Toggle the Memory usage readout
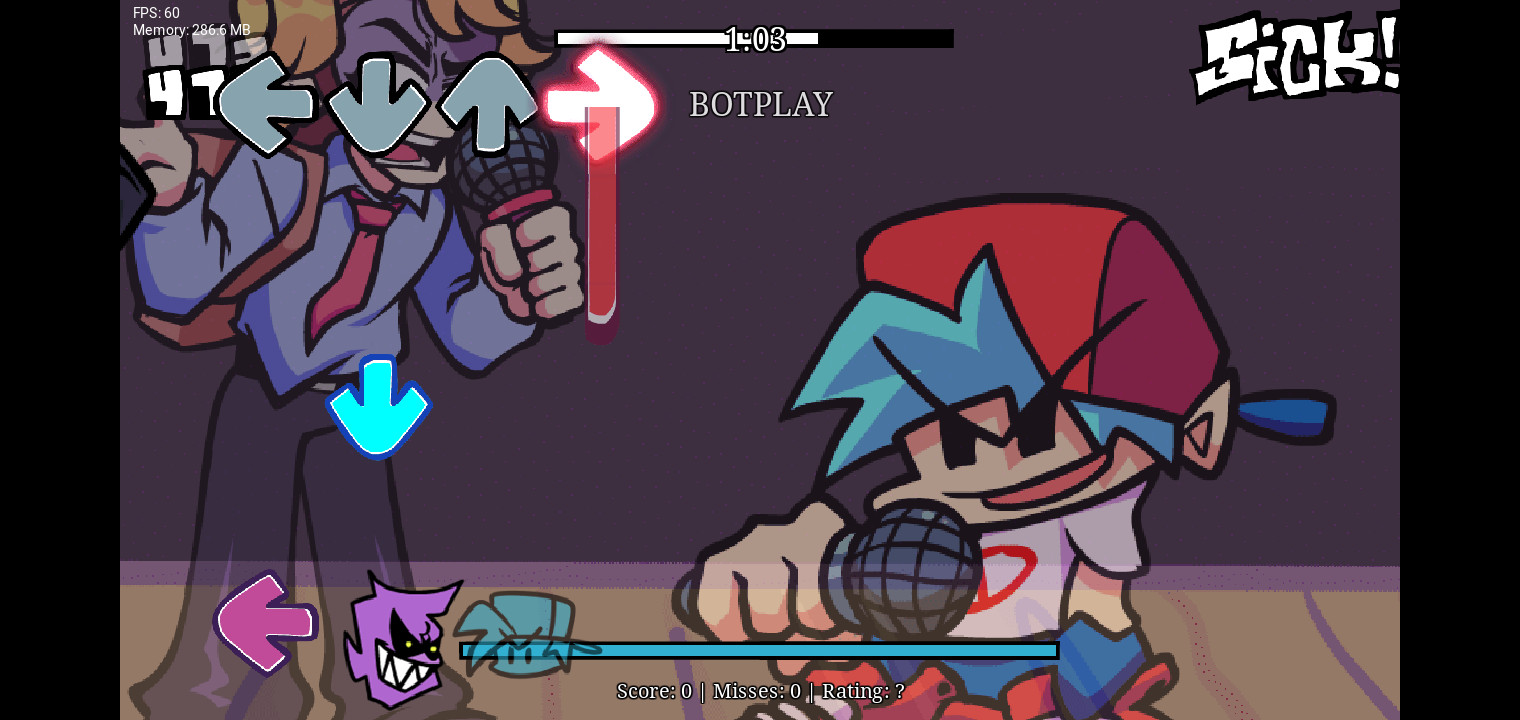Image resolution: width=1520 pixels, height=720 pixels. [191, 30]
